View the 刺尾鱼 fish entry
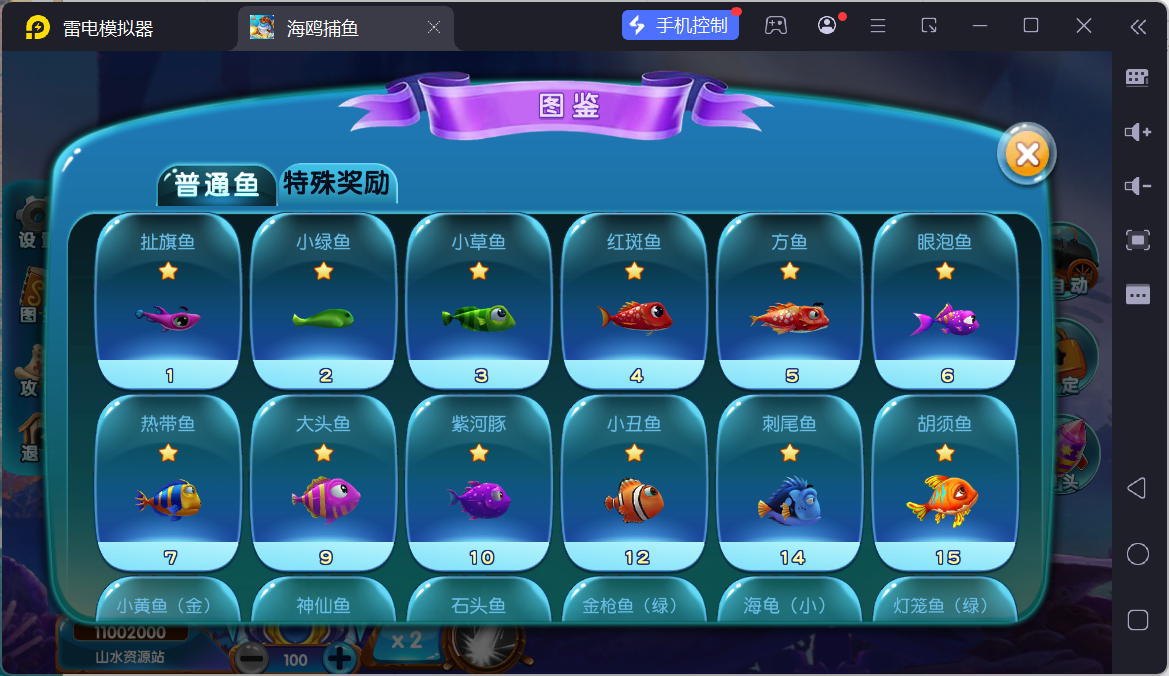The height and width of the screenshot is (676, 1169). click(790, 482)
